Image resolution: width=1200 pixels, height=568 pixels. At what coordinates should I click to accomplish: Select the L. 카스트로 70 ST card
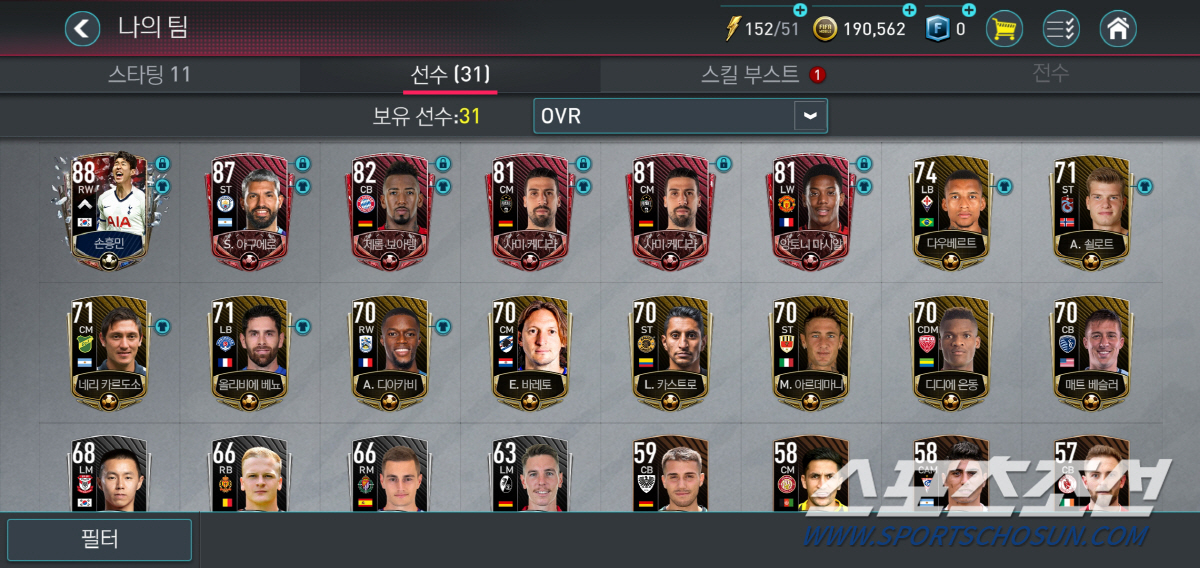click(x=669, y=352)
